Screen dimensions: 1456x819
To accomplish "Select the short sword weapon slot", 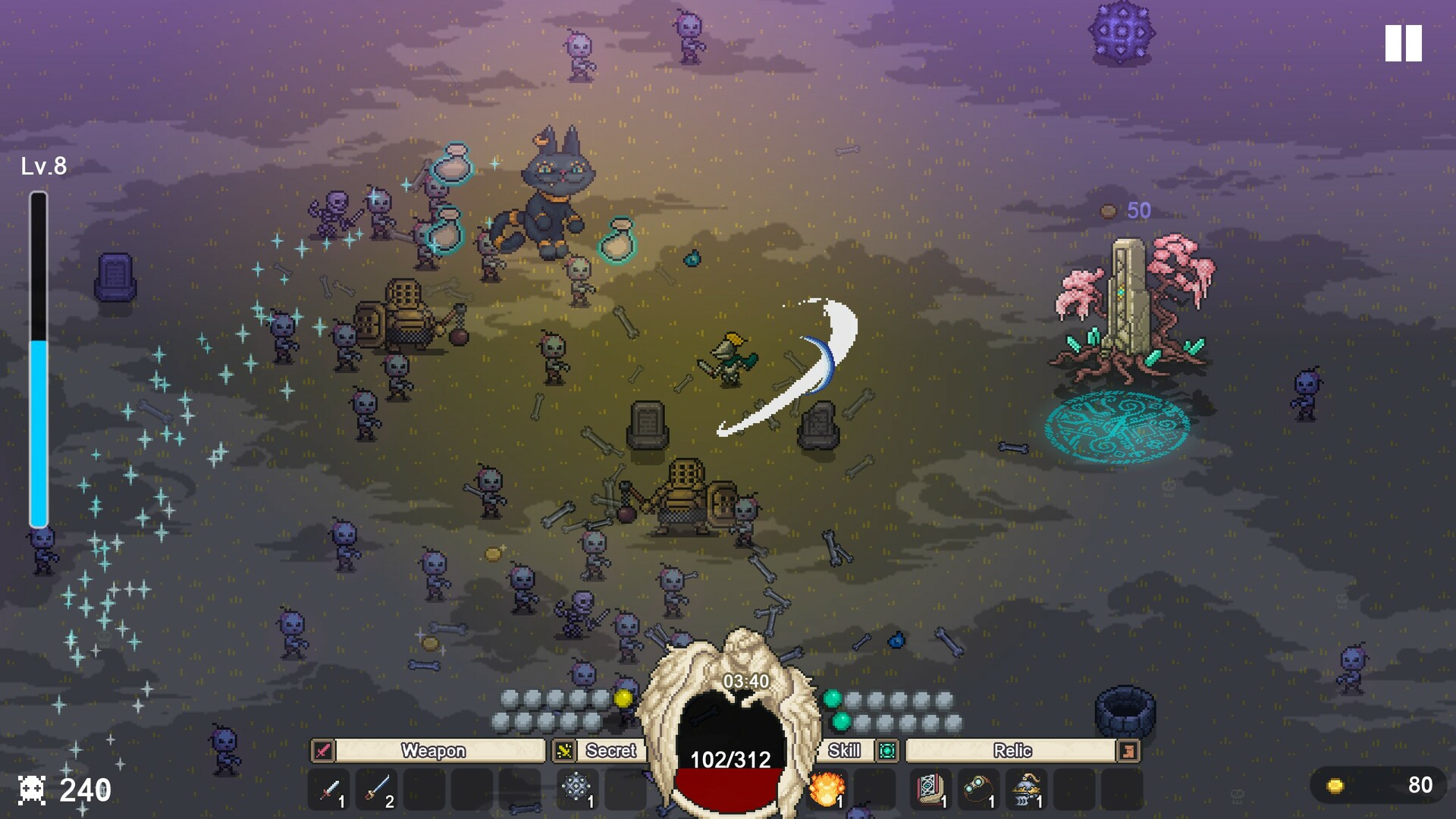I will pyautogui.click(x=329, y=789).
